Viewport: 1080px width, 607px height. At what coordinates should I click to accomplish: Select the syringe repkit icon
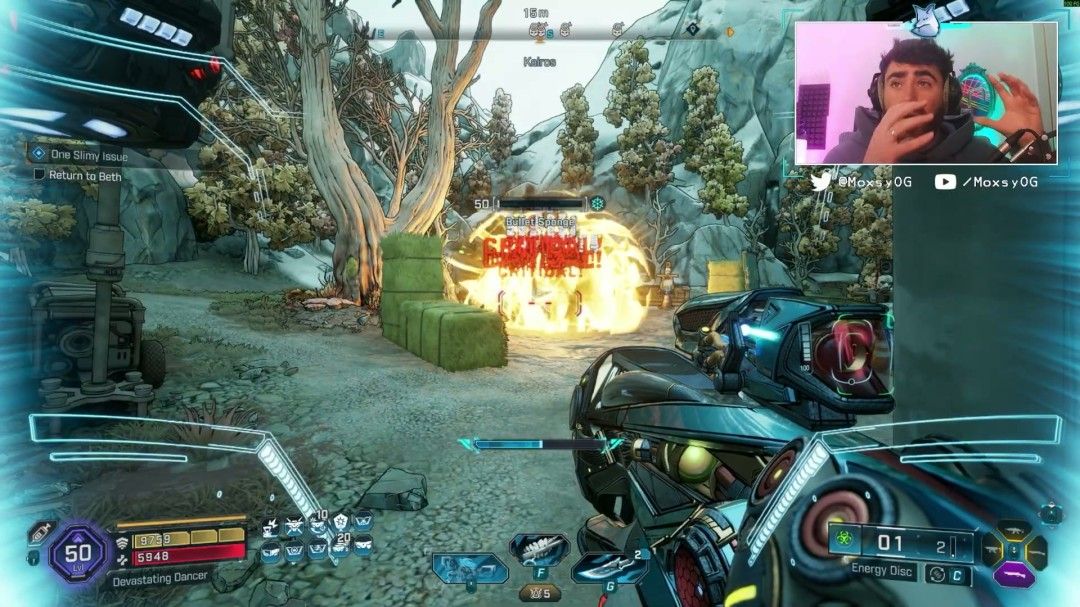(x=41, y=532)
